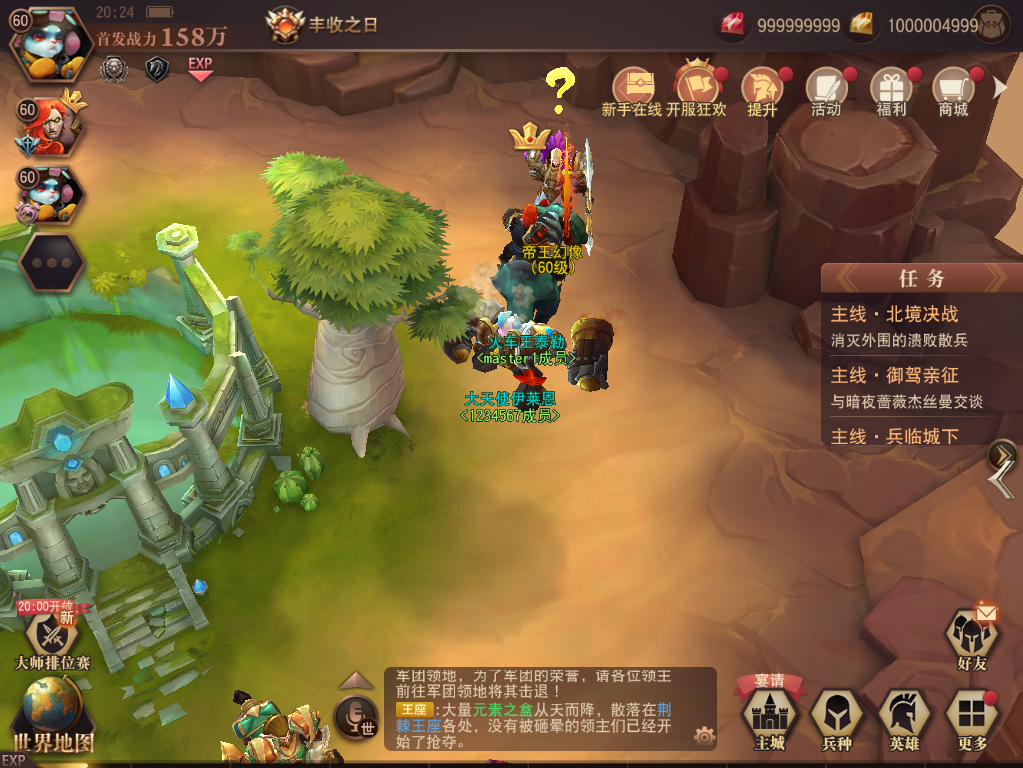Open the 福利 welfare rewards
Screen dimensions: 1023x768
point(891,92)
